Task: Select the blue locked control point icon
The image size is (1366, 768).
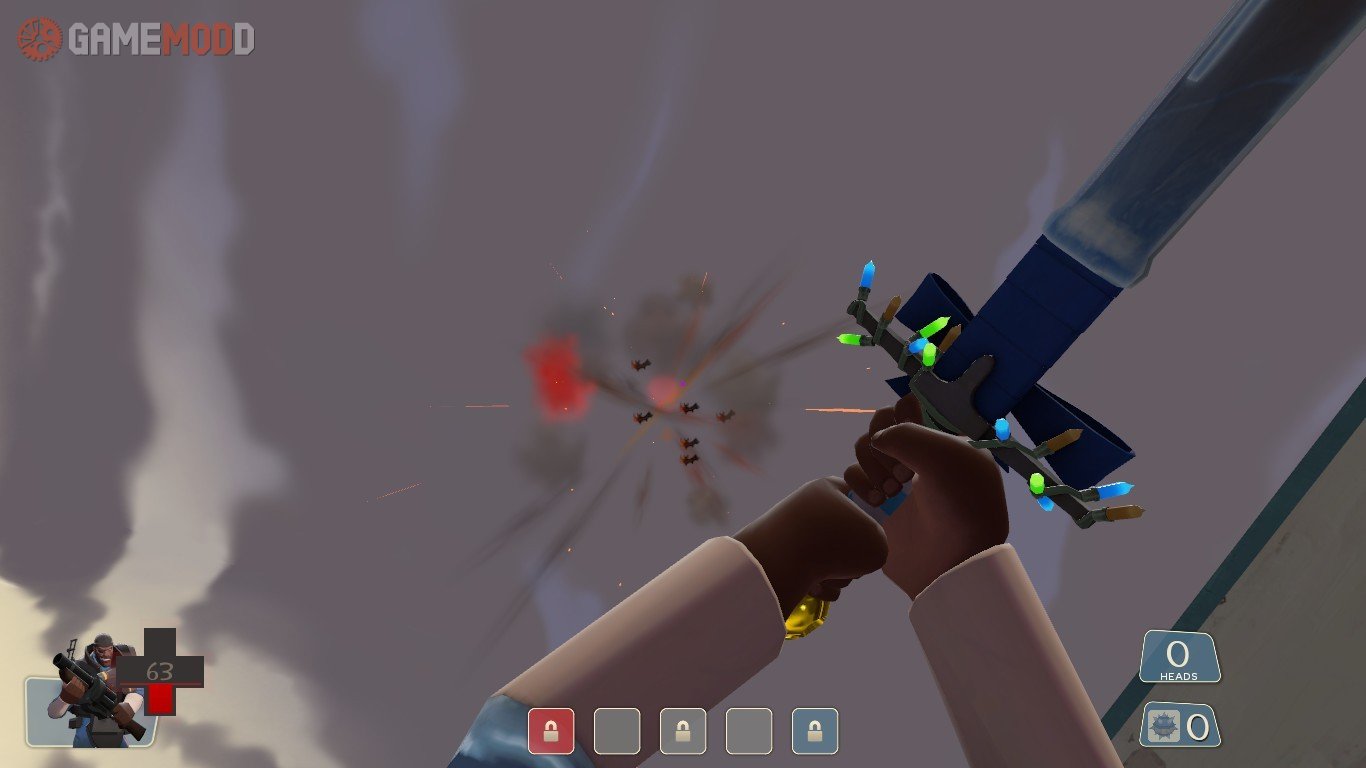Action: click(815, 731)
